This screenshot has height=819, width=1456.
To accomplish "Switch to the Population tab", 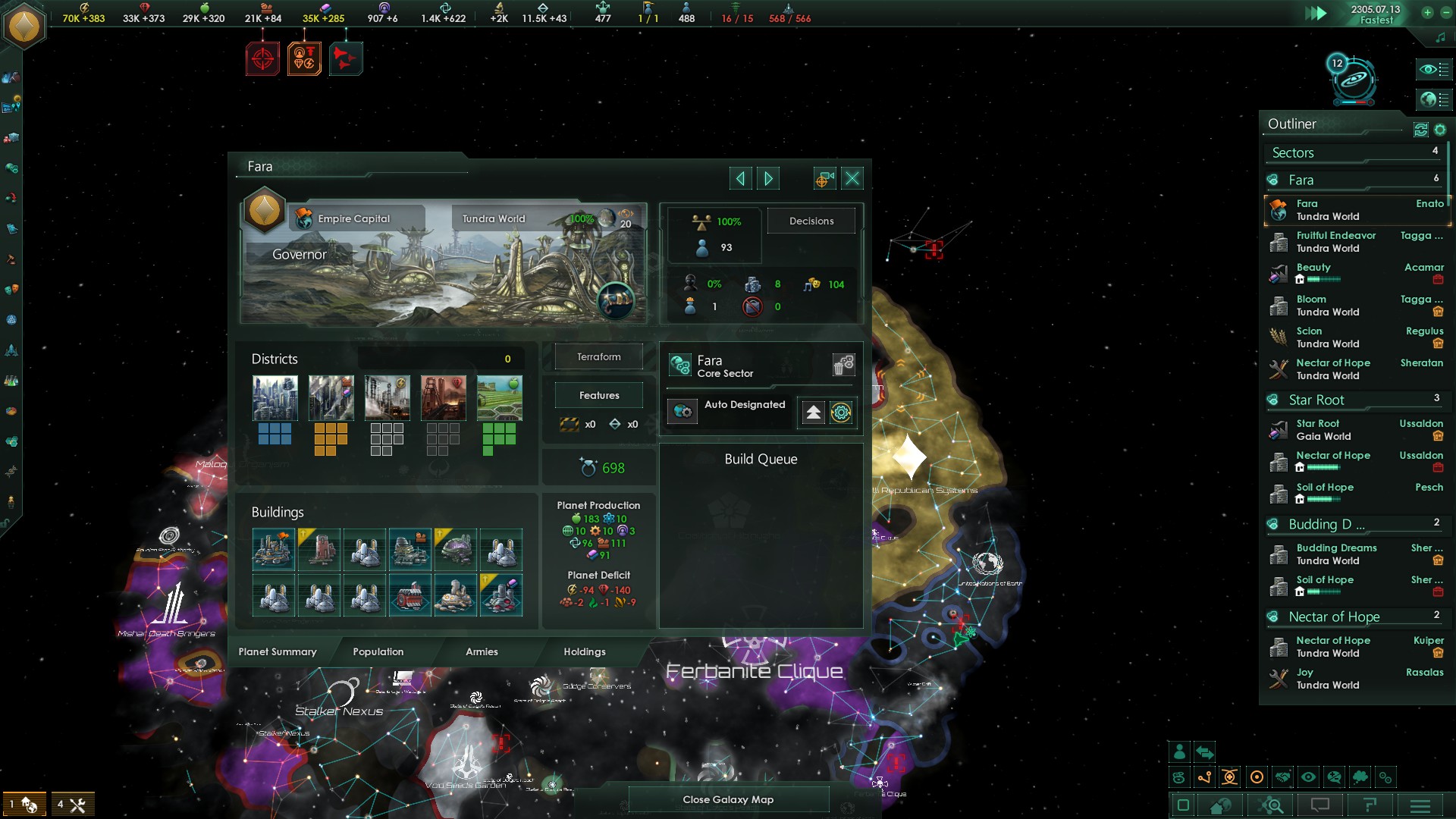I will (377, 651).
